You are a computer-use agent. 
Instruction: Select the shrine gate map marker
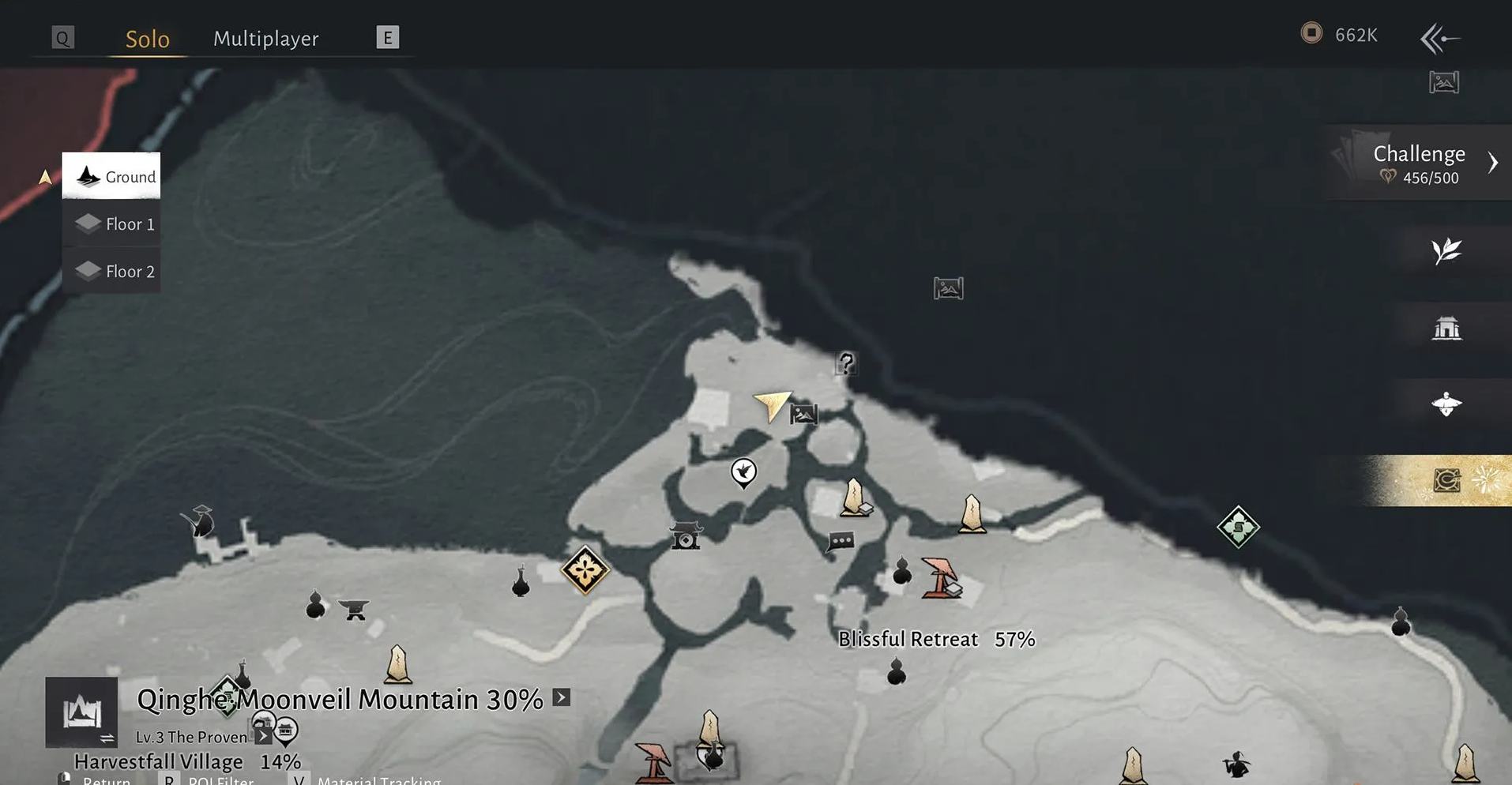coord(685,536)
